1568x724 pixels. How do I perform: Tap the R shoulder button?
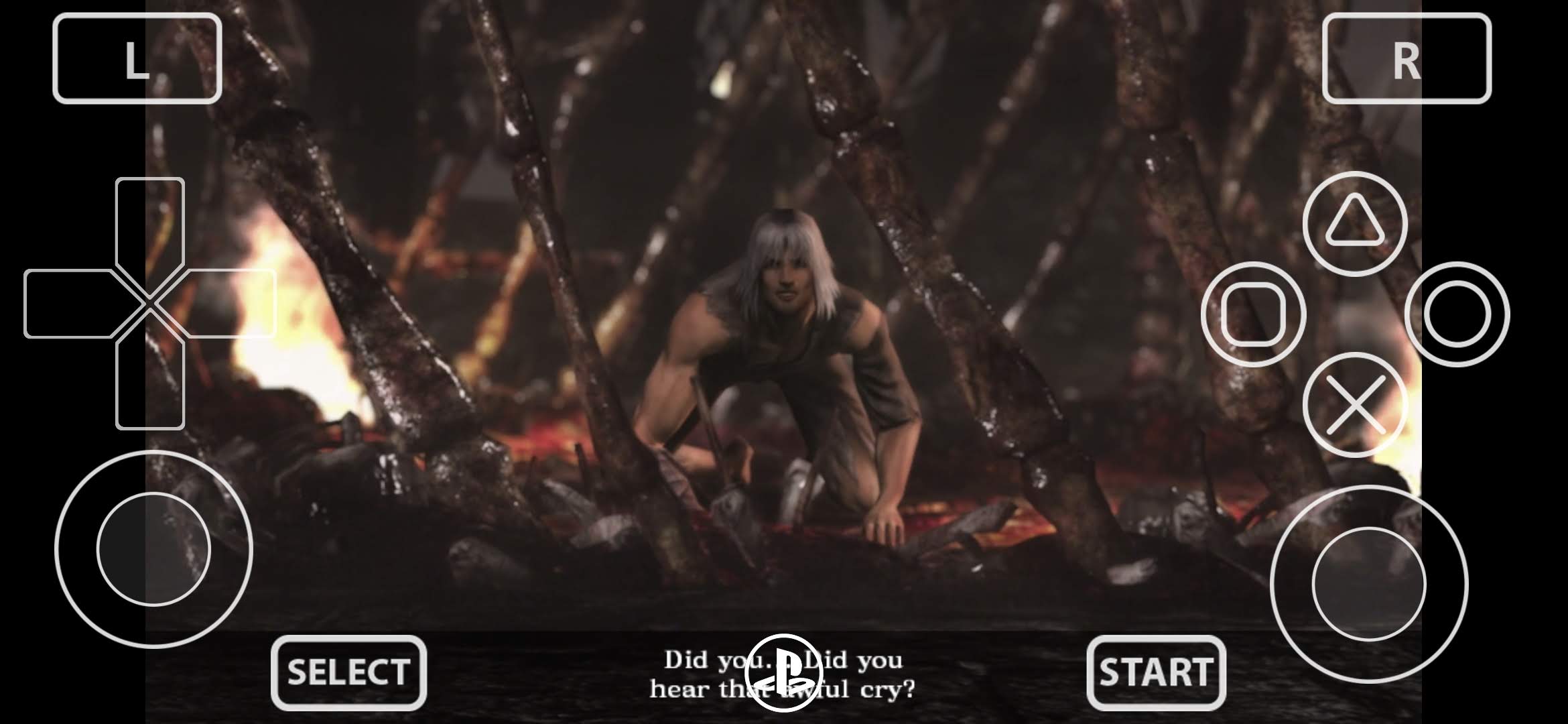(x=1407, y=59)
